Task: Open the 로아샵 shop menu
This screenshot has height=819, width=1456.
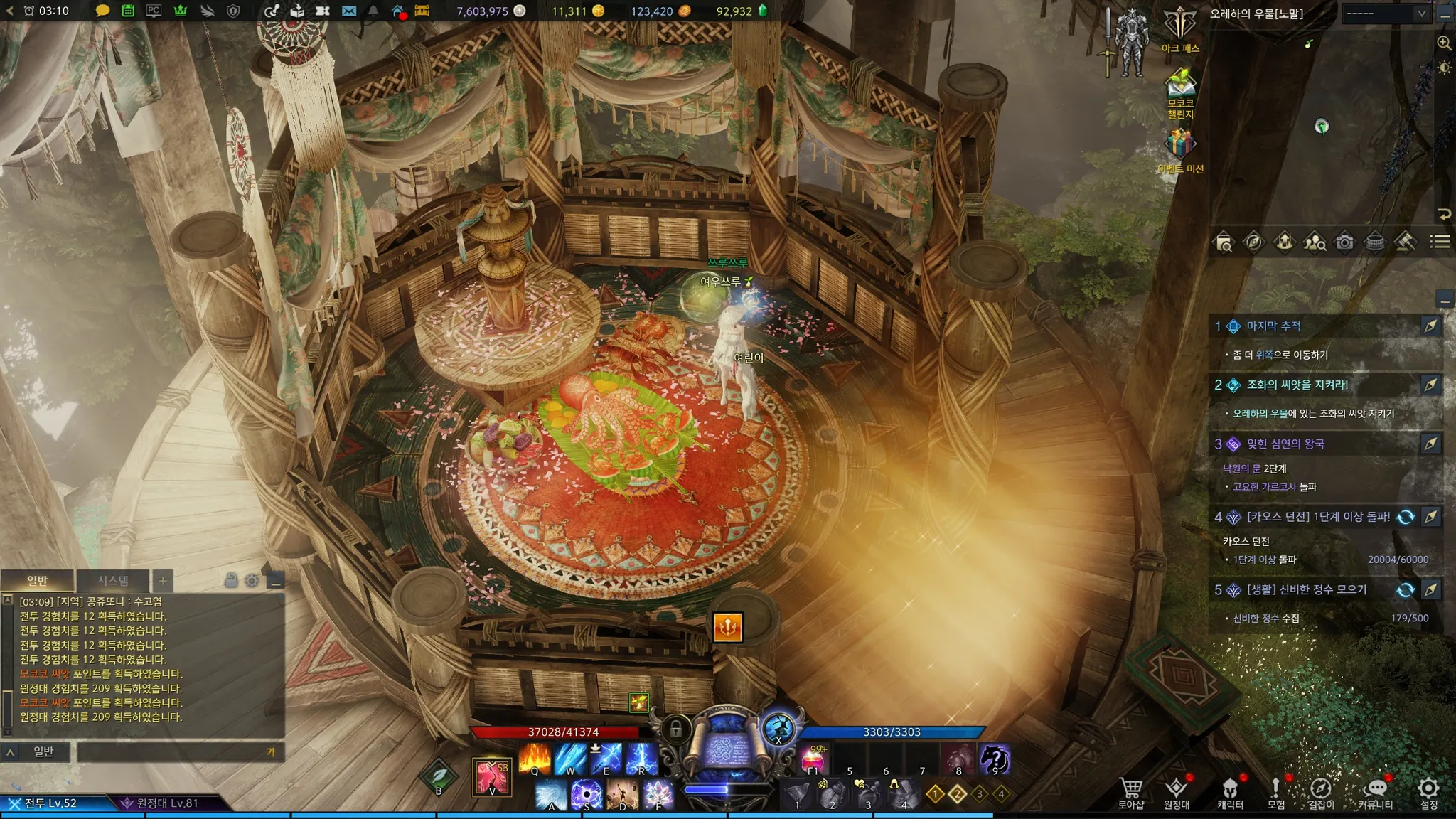Action: 1130,792
